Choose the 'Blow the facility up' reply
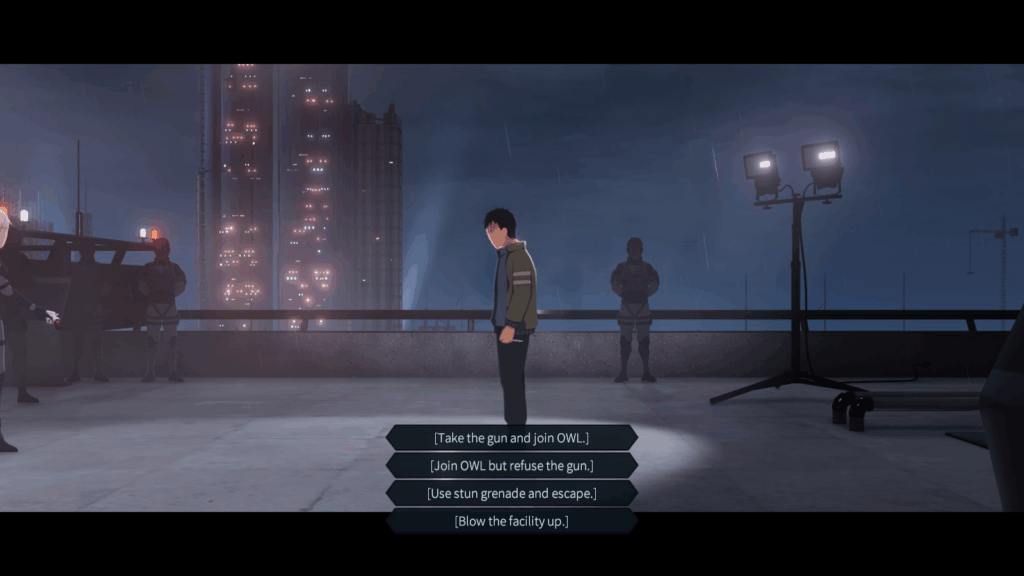The image size is (1024, 576). (511, 521)
